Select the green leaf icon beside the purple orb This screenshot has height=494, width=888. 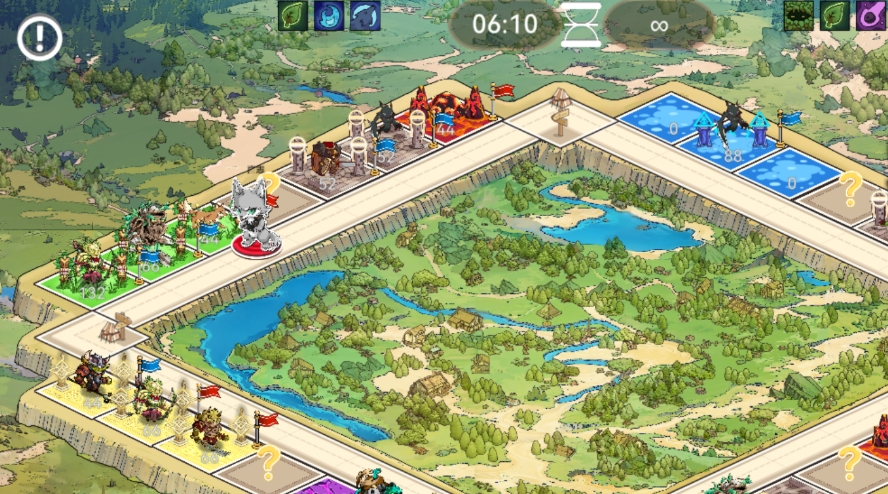834,15
